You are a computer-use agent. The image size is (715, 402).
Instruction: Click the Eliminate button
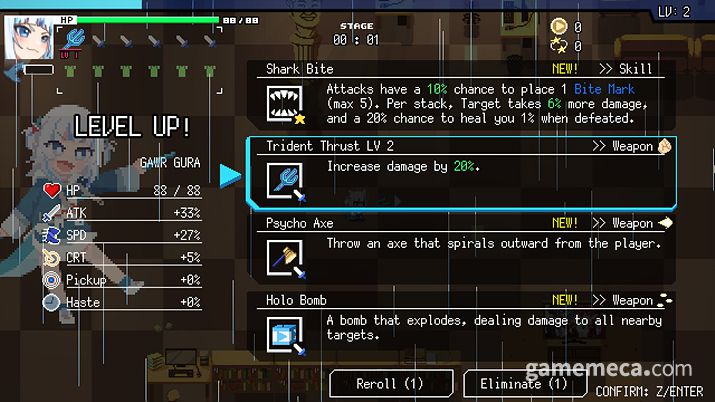click(x=523, y=383)
